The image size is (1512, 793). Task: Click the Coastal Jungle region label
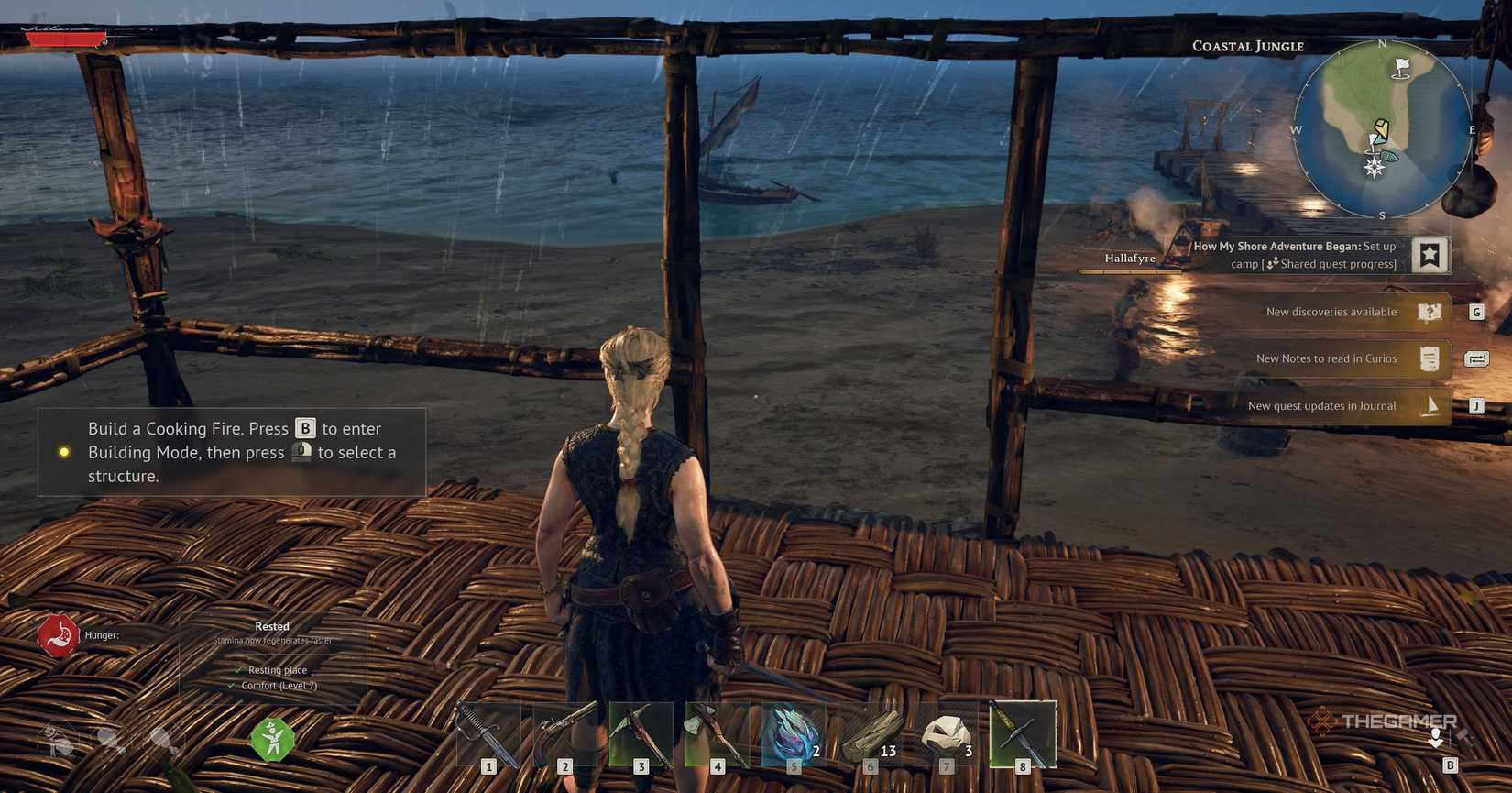[x=1250, y=45]
